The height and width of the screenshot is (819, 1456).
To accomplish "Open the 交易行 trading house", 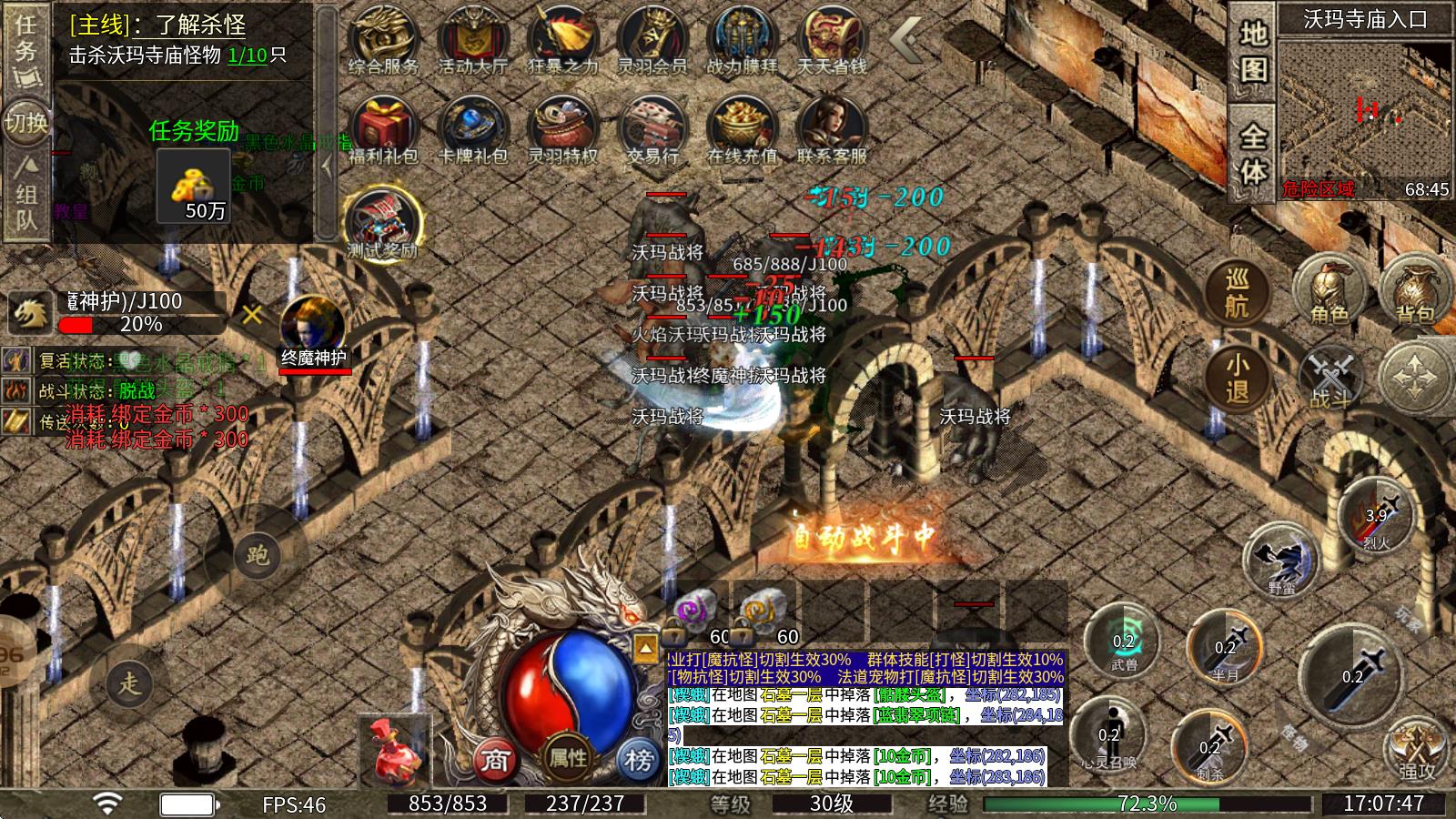I will 652,130.
